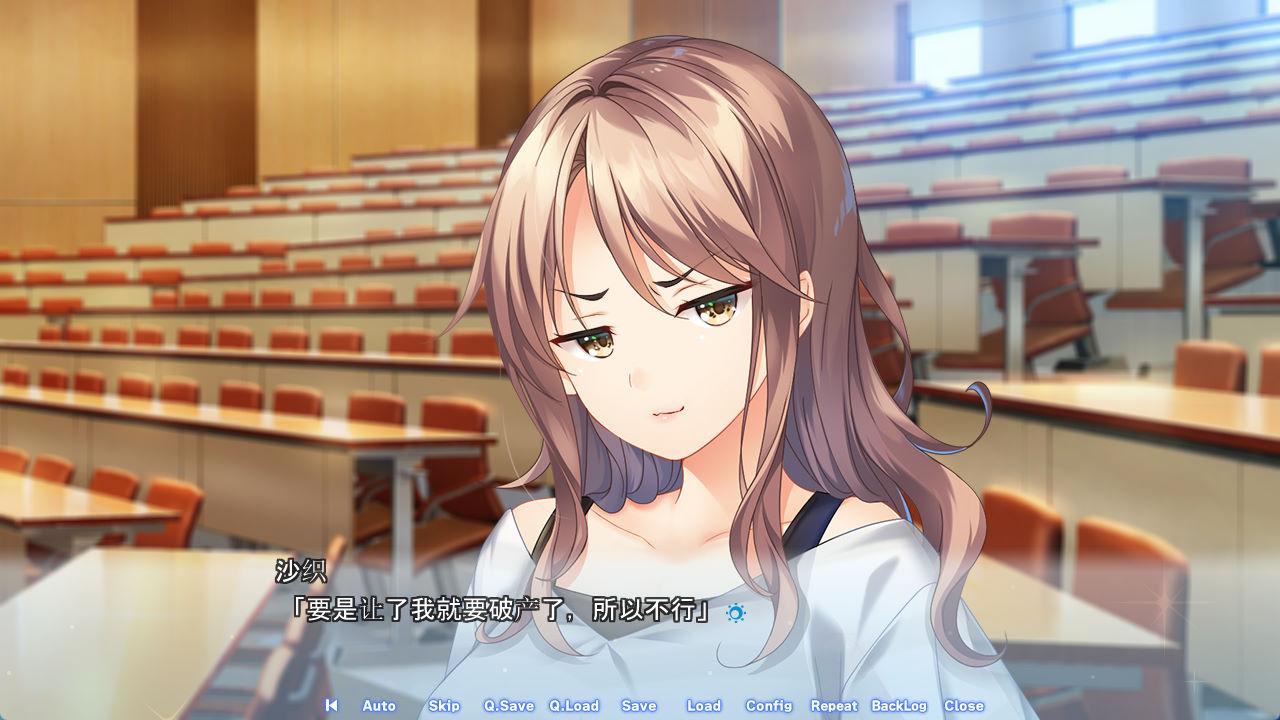The height and width of the screenshot is (720, 1280).
Task: Show the BackLog dialogue history
Action: 899,705
